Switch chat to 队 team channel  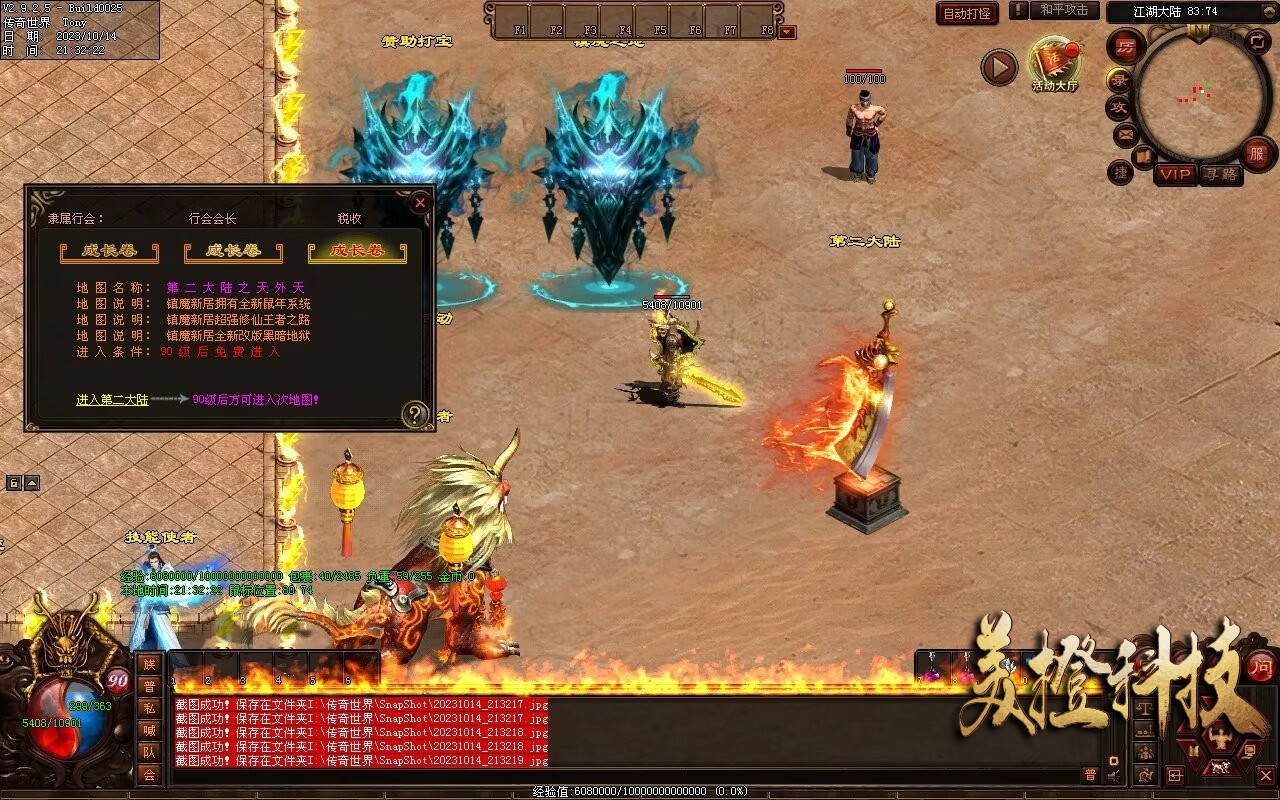click(149, 752)
